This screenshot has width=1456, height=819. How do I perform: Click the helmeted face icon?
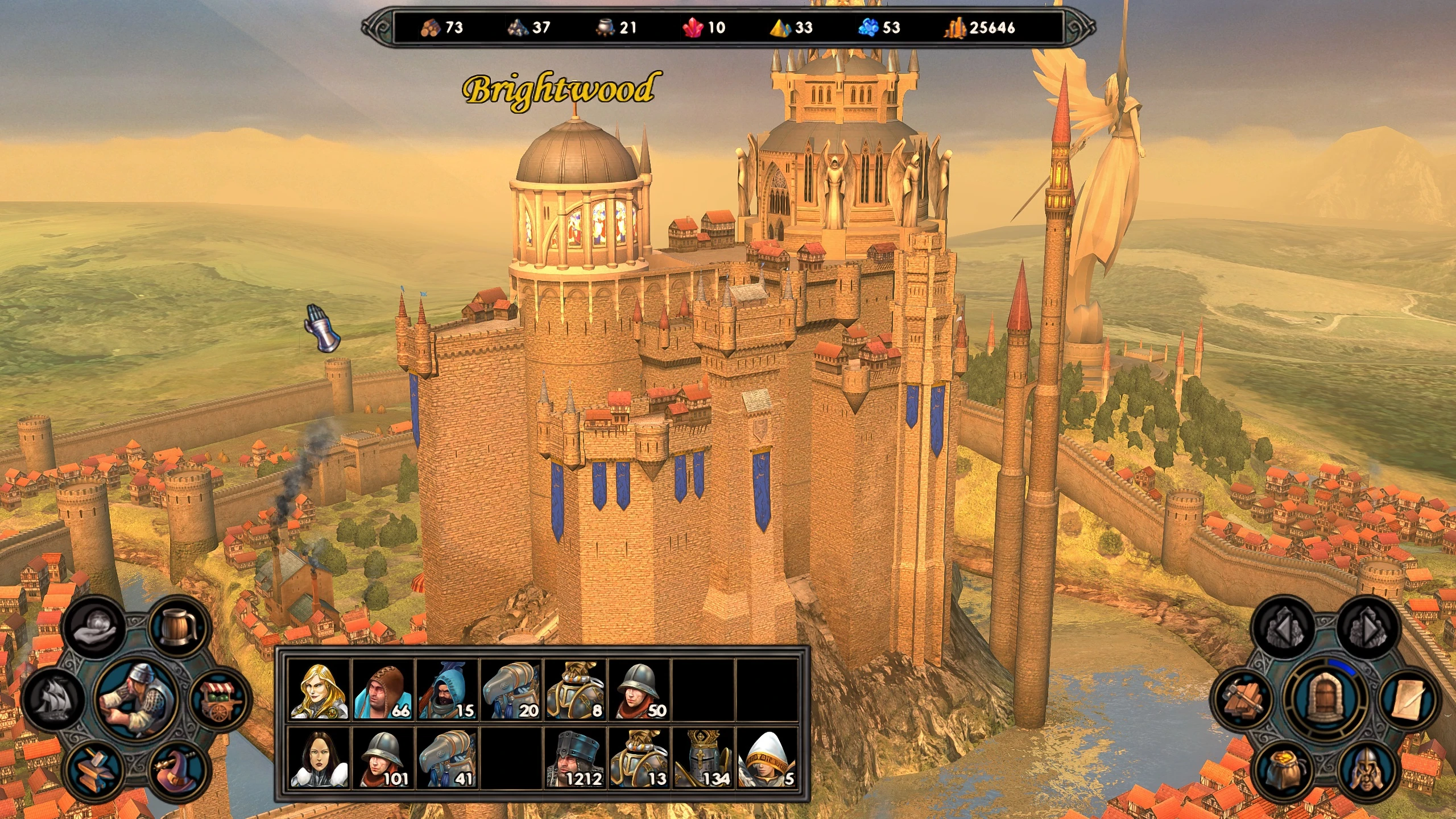[x=1367, y=770]
